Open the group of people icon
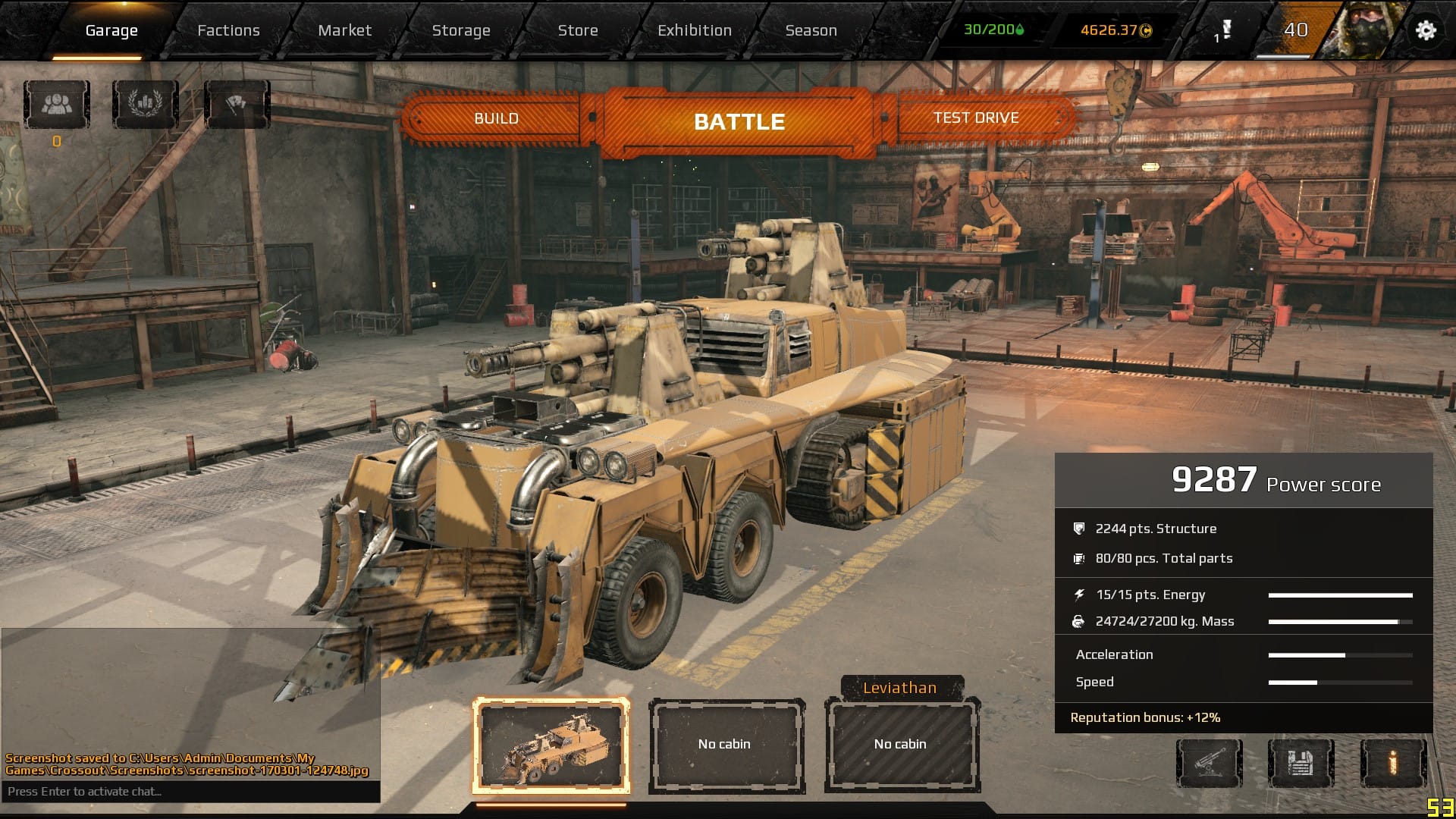Image resolution: width=1456 pixels, height=819 pixels. click(x=57, y=104)
